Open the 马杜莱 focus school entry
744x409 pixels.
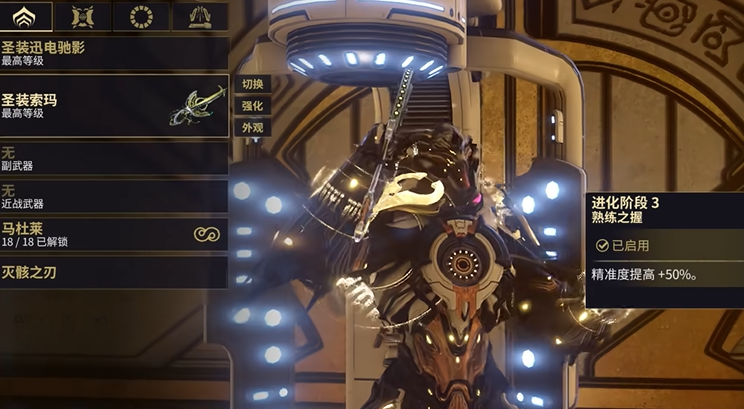coord(114,234)
